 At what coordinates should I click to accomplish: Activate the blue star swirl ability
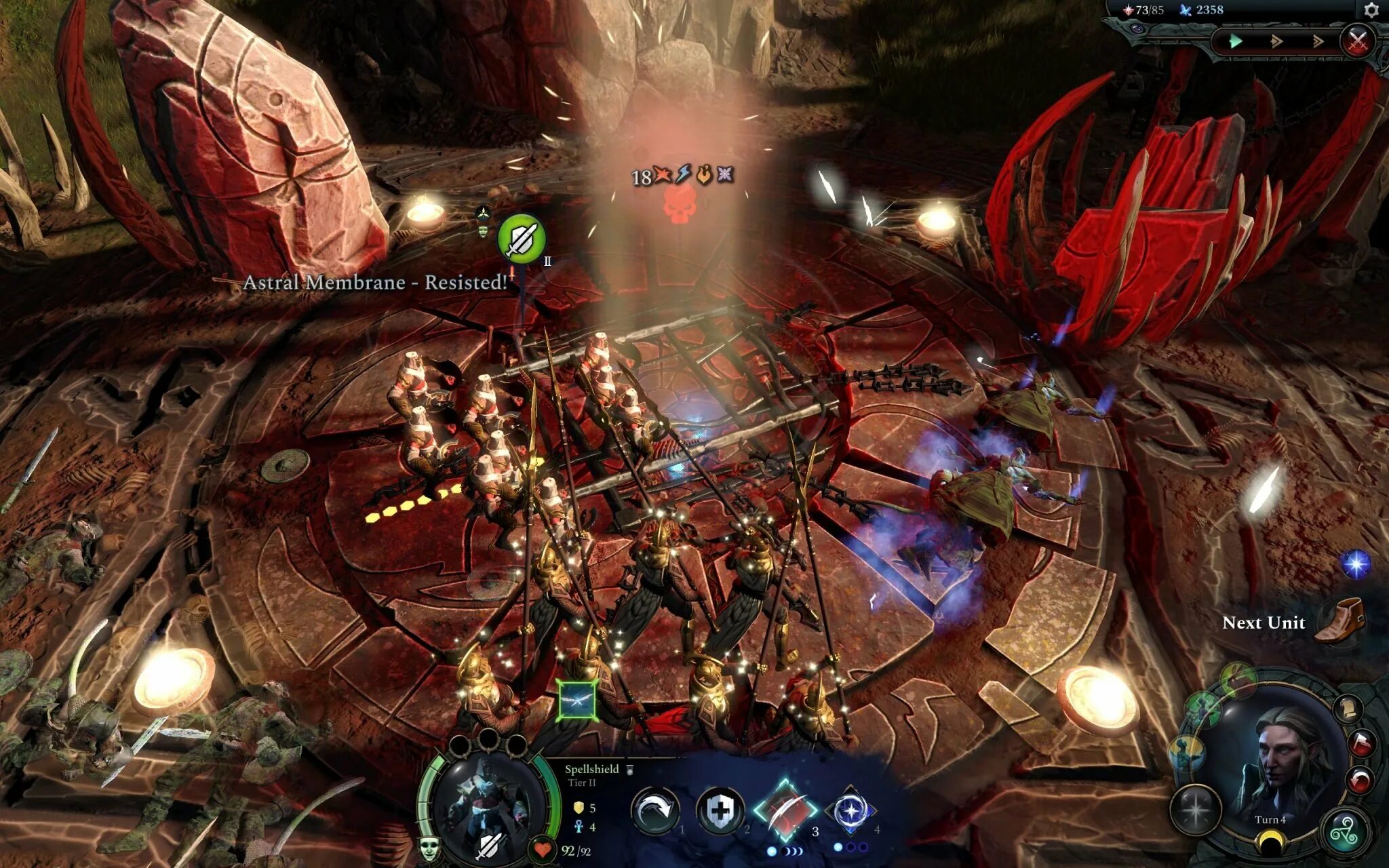pyautogui.click(x=850, y=809)
